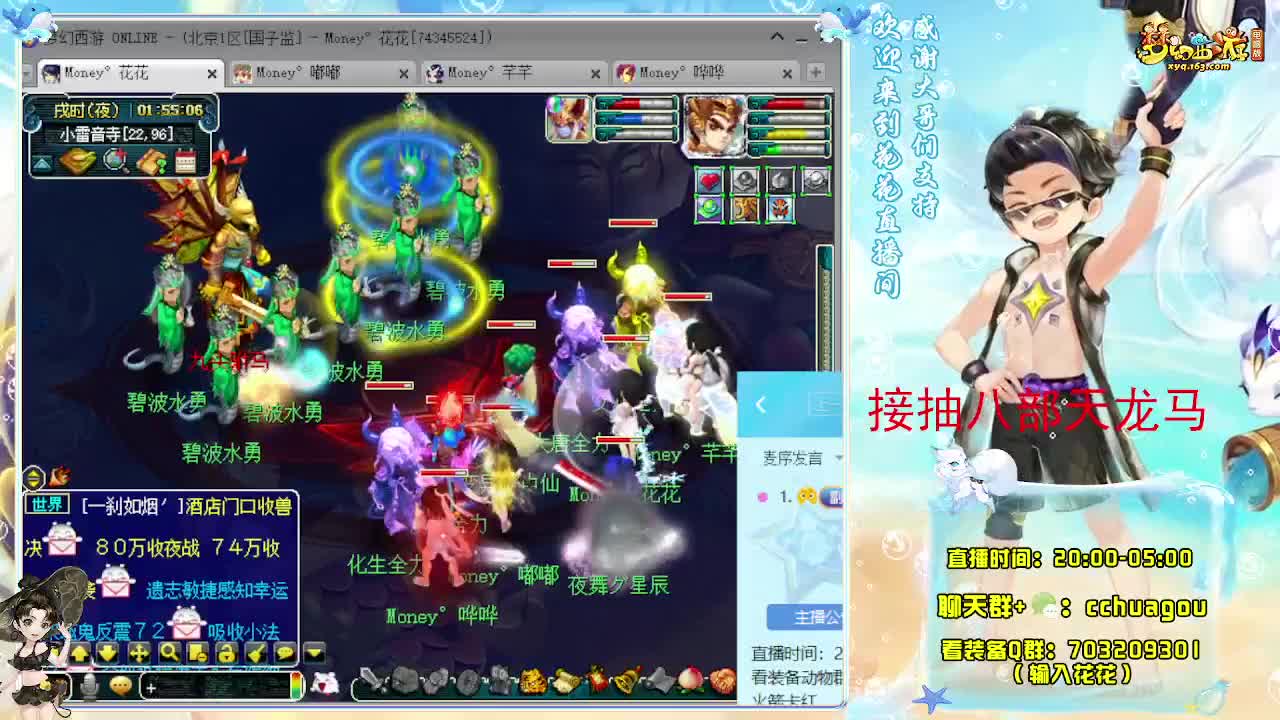Toggle the microphone icon next to chat input
This screenshot has width=1280, height=720.
[x=90, y=684]
